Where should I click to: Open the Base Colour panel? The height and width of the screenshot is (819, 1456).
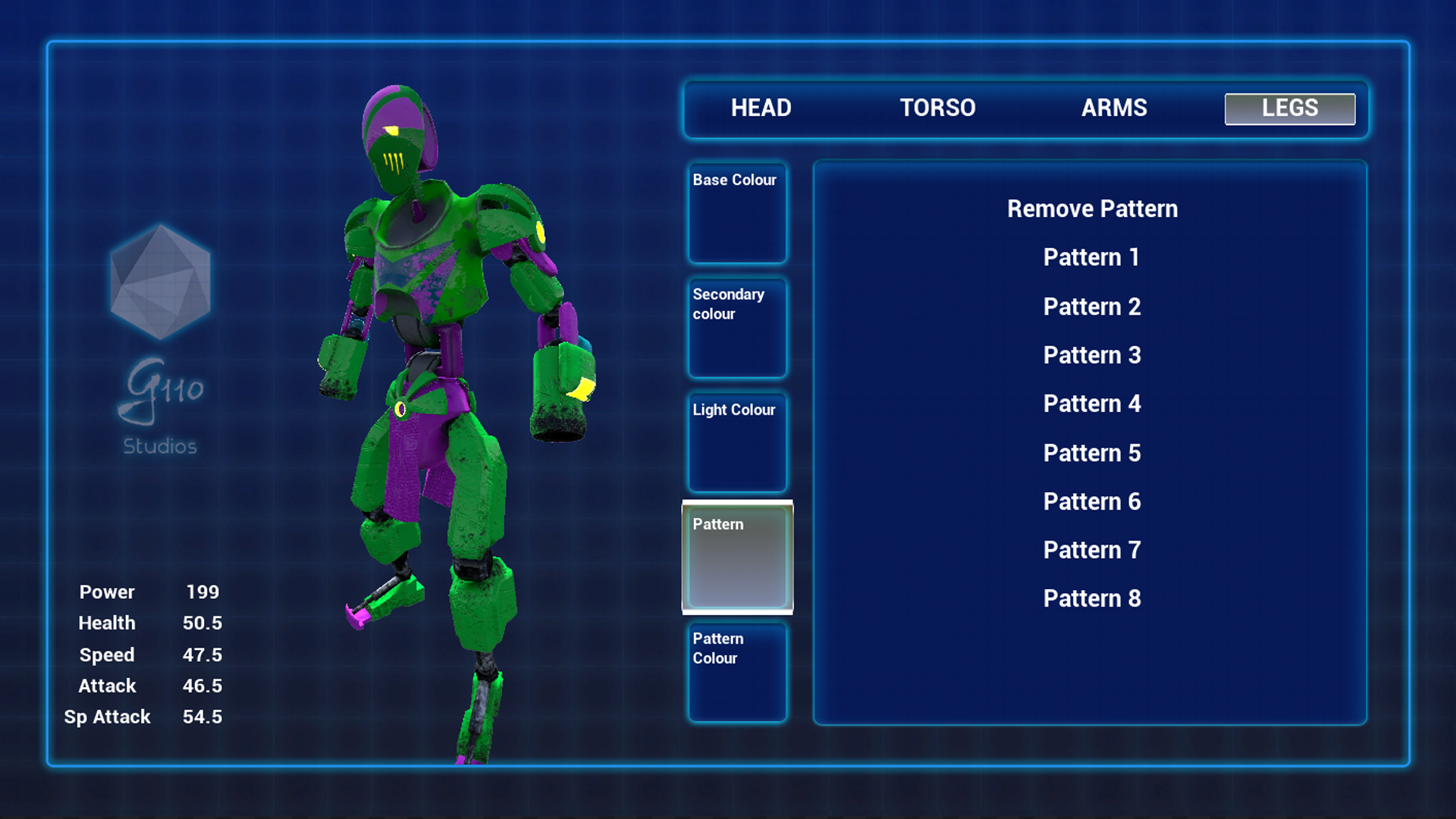click(737, 213)
